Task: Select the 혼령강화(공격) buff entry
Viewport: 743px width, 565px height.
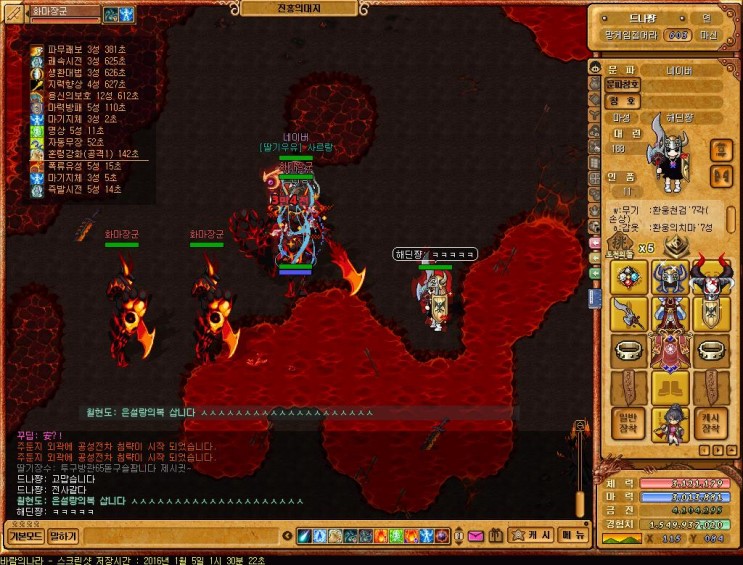Action: [85, 154]
